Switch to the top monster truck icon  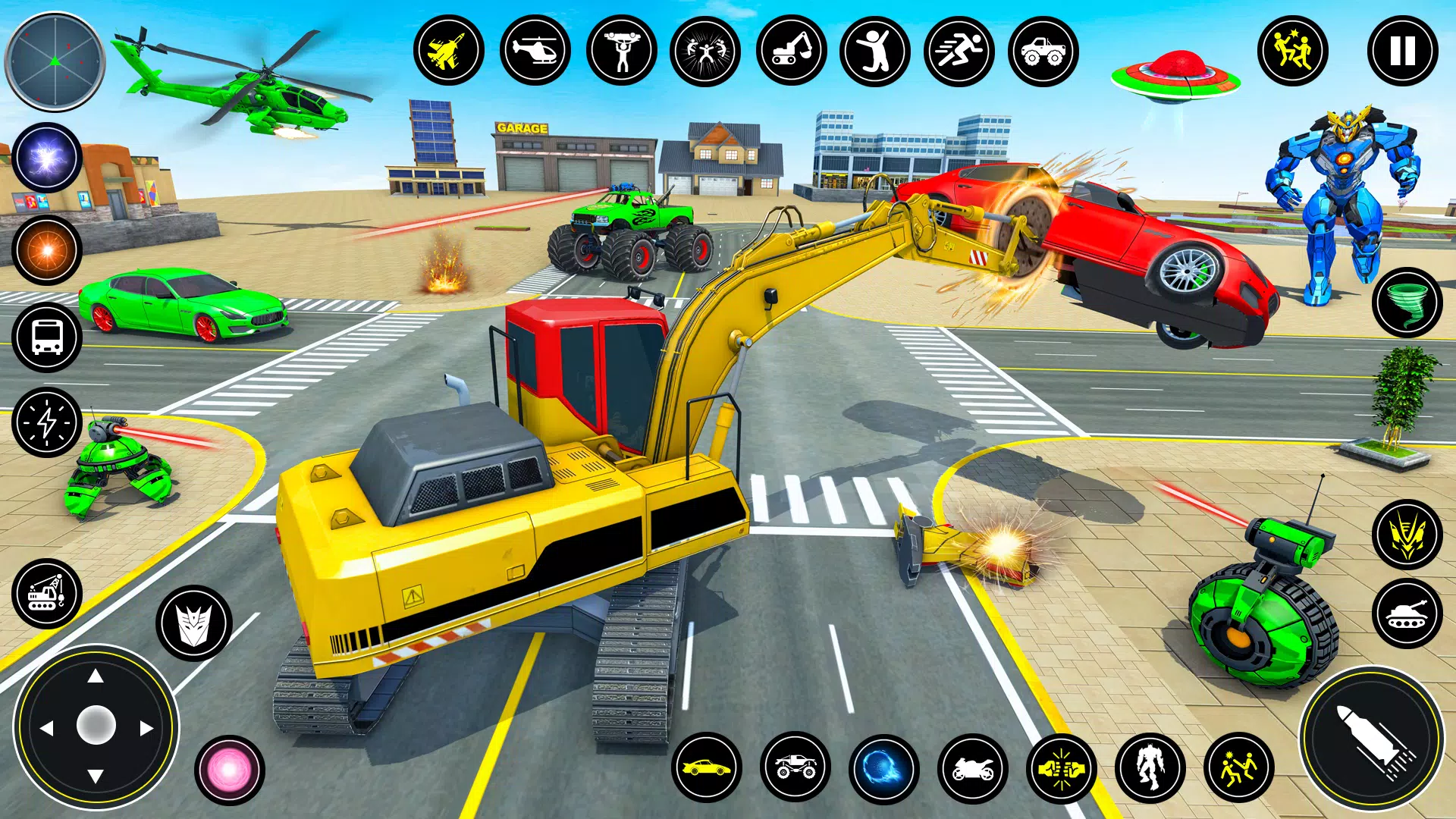coord(1043,52)
